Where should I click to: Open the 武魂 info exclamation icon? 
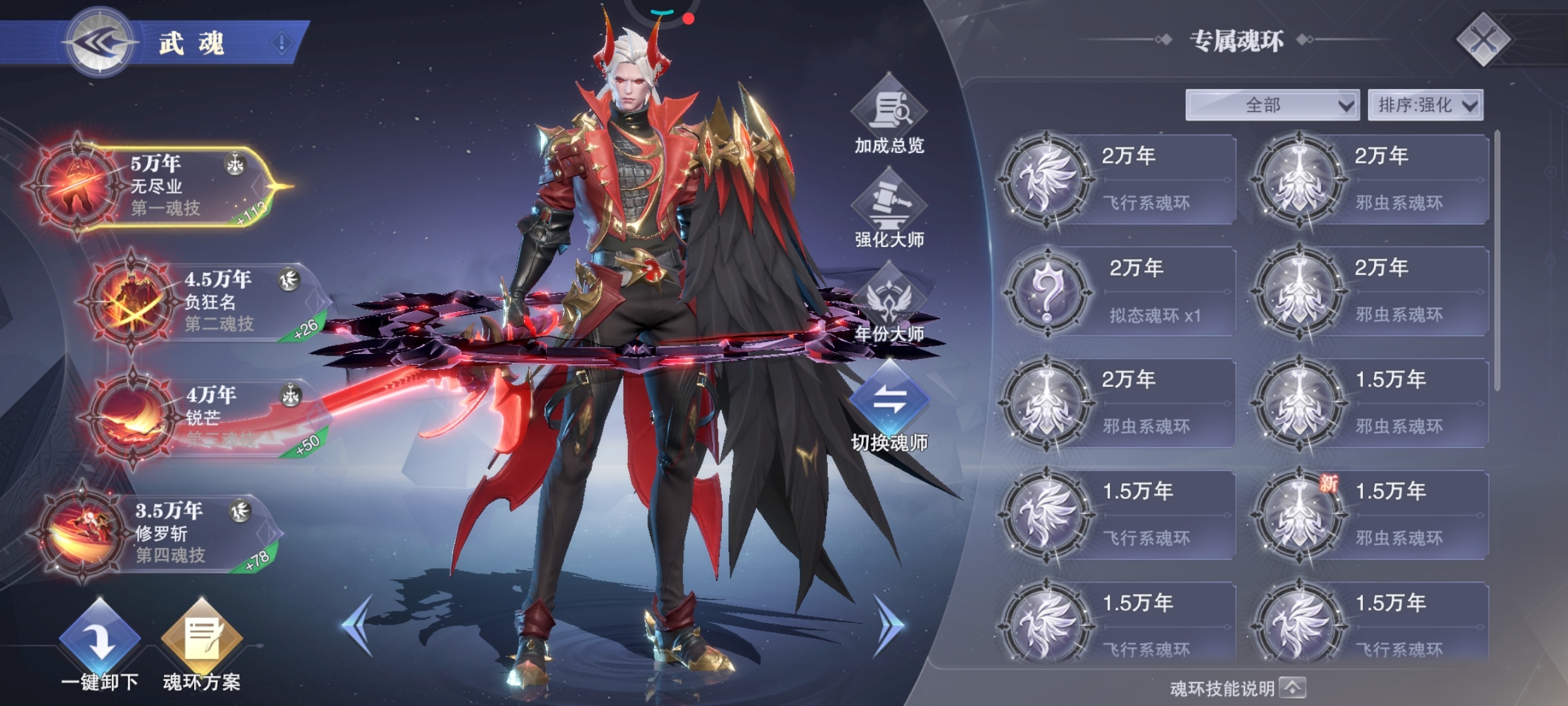282,43
